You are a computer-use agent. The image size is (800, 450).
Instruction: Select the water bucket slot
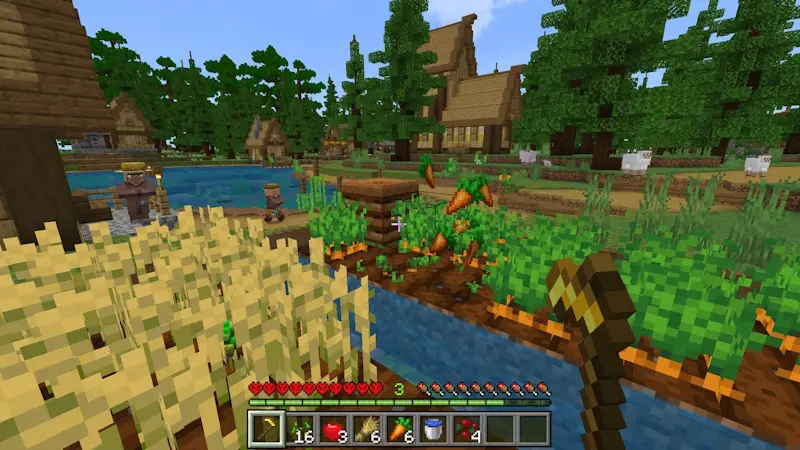432,429
